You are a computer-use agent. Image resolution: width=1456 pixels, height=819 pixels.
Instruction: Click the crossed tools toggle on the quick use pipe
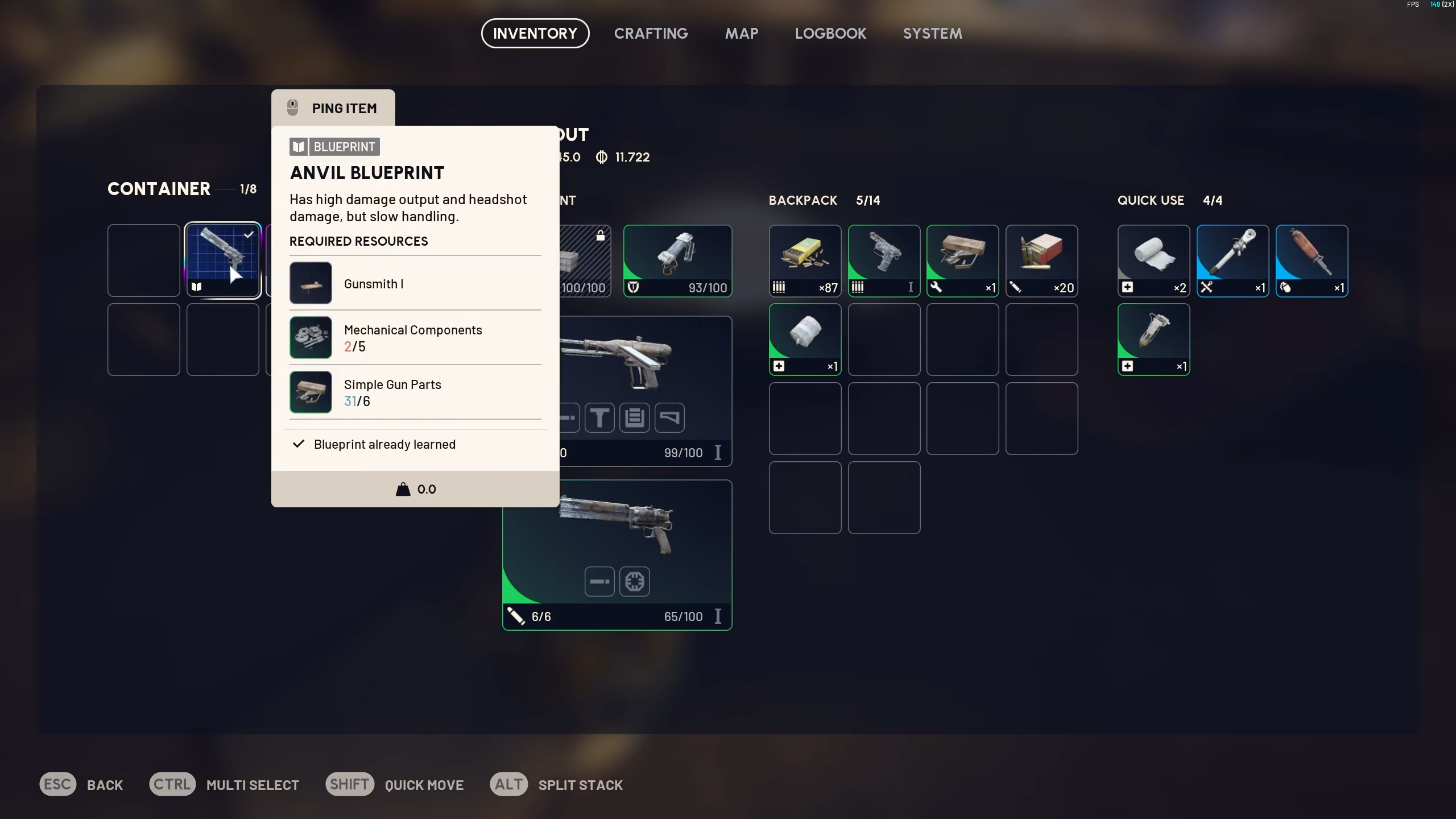pyautogui.click(x=1207, y=288)
